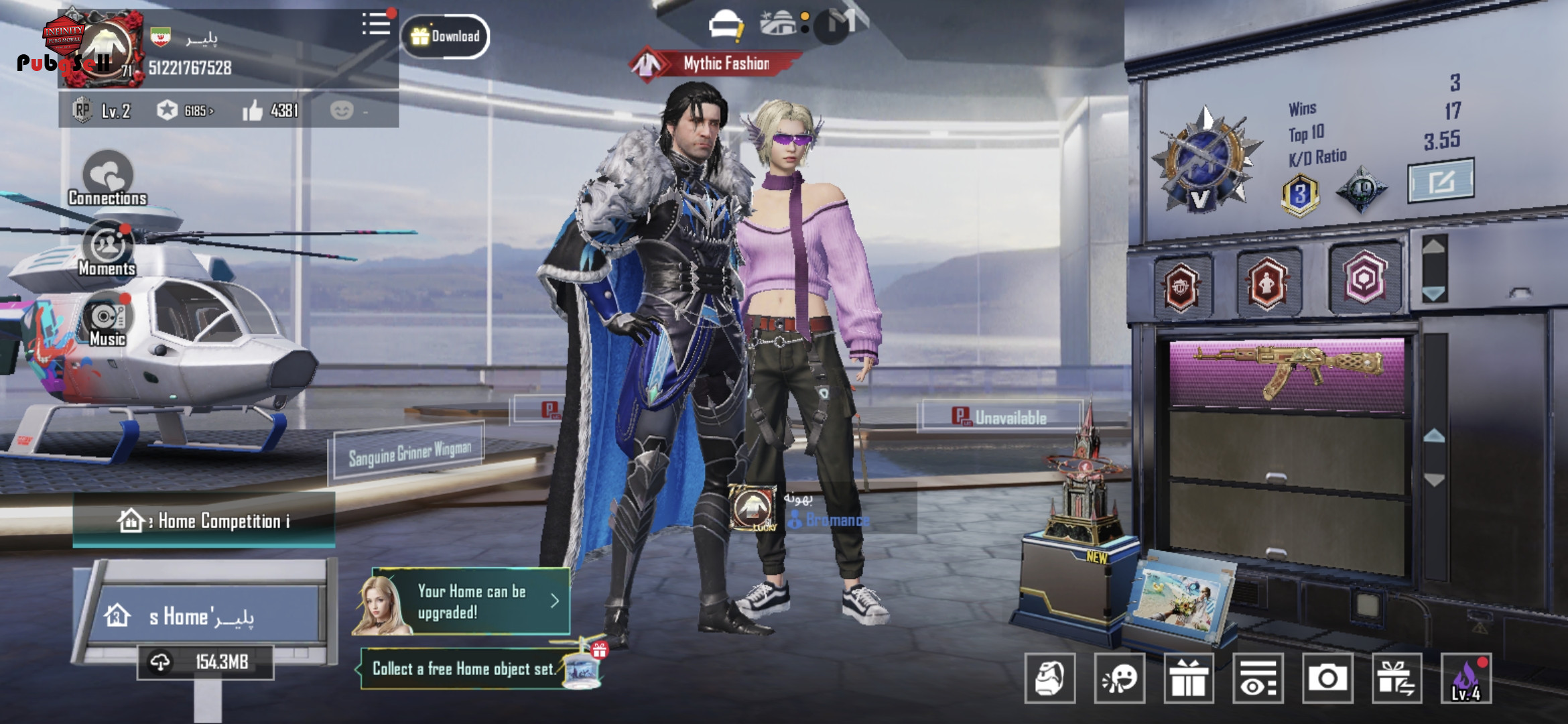1568x724 pixels.
Task: Open the emote smiley icon
Action: 1120,678
